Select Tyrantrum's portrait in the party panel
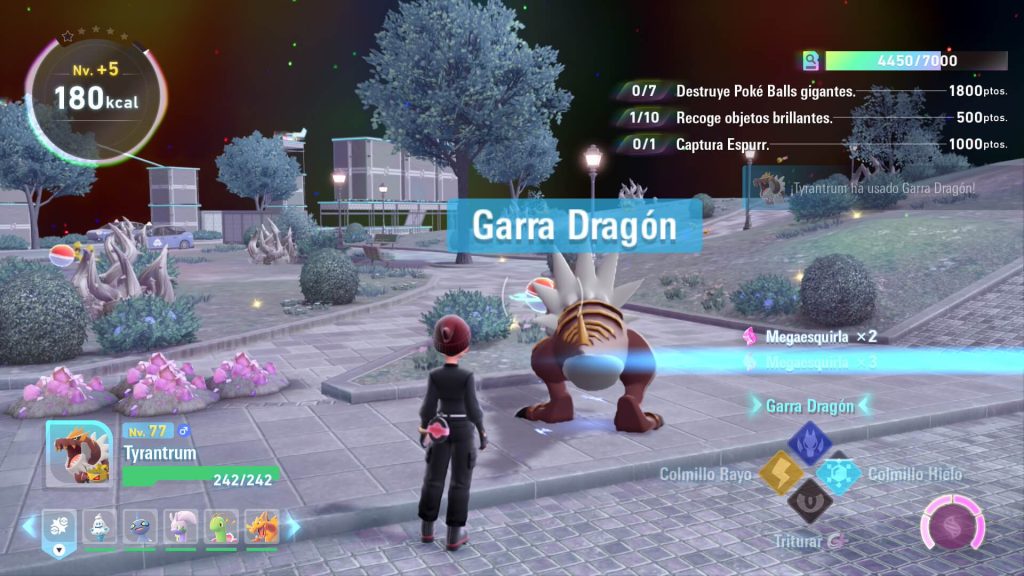Screen dimensions: 1024x576 pyautogui.click(x=79, y=454)
